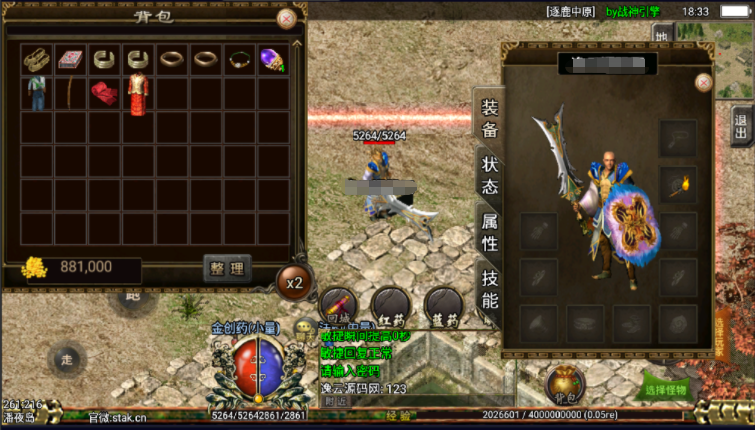Use the 红药 red potion slot
This screenshot has width=755, height=430.
[x=390, y=305]
